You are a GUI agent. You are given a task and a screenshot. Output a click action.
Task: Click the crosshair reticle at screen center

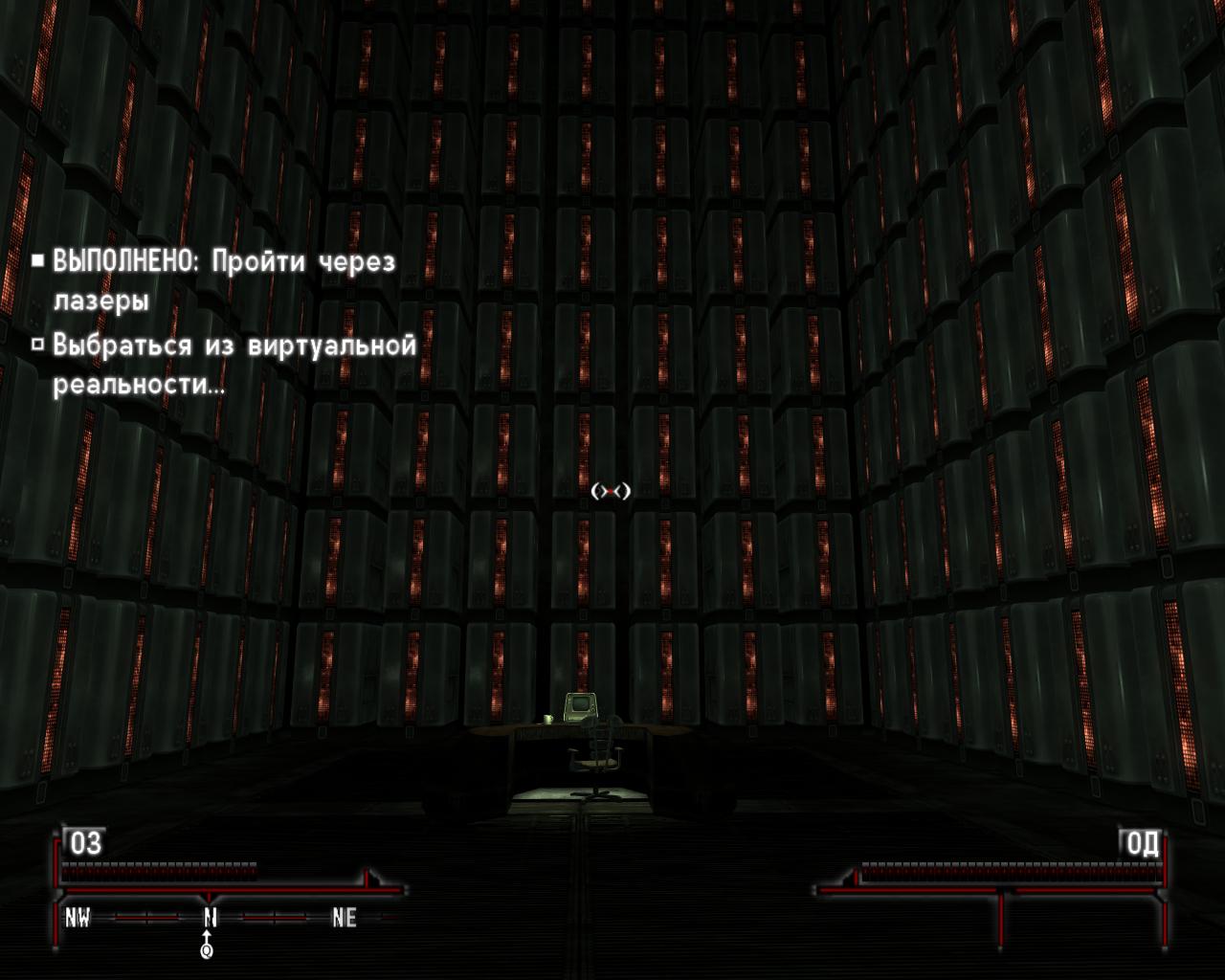(x=612, y=492)
